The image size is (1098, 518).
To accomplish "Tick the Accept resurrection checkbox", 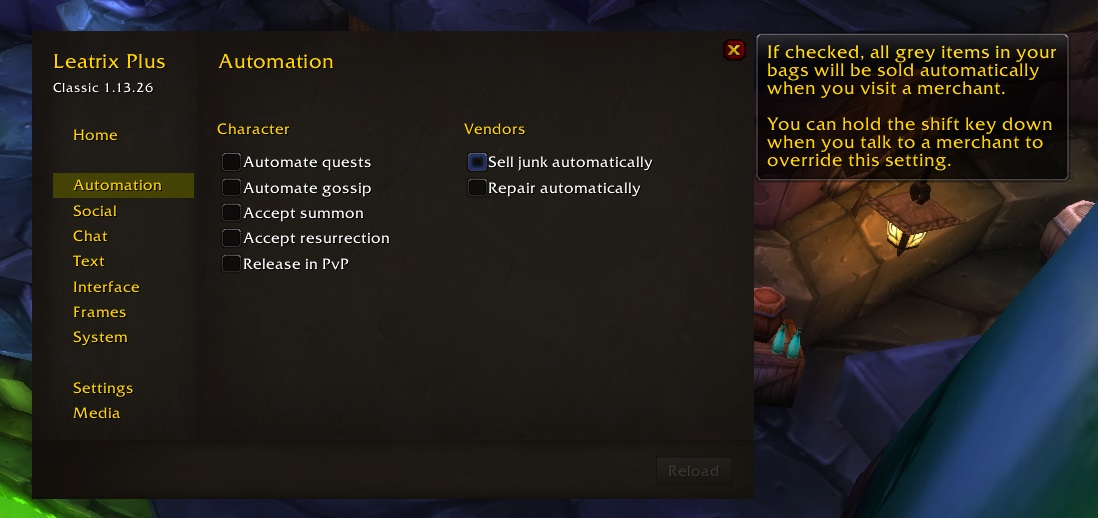I will (x=232, y=238).
